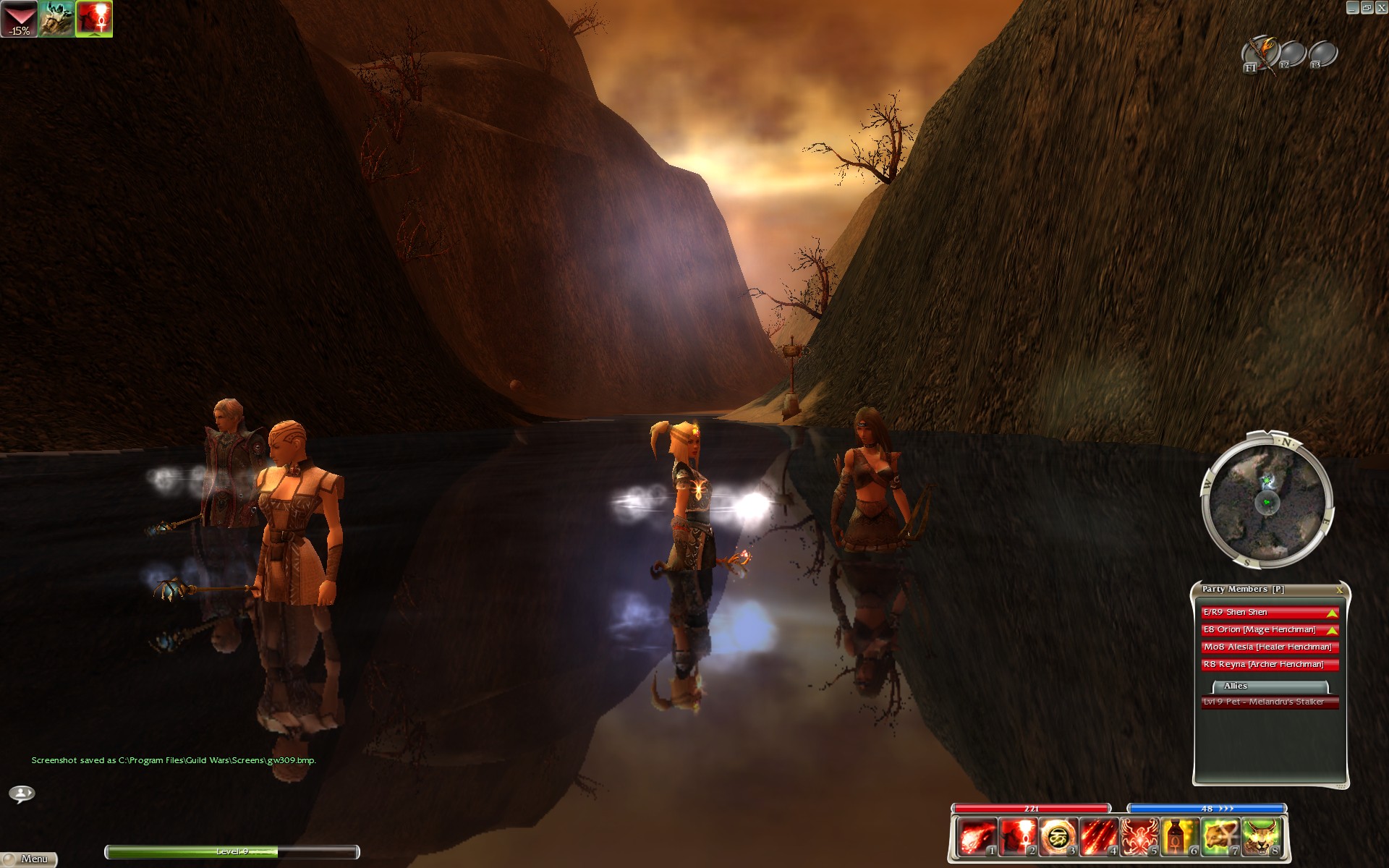
Task: Use the charm animal skill in slot 8
Action: pyautogui.click(x=1260, y=837)
